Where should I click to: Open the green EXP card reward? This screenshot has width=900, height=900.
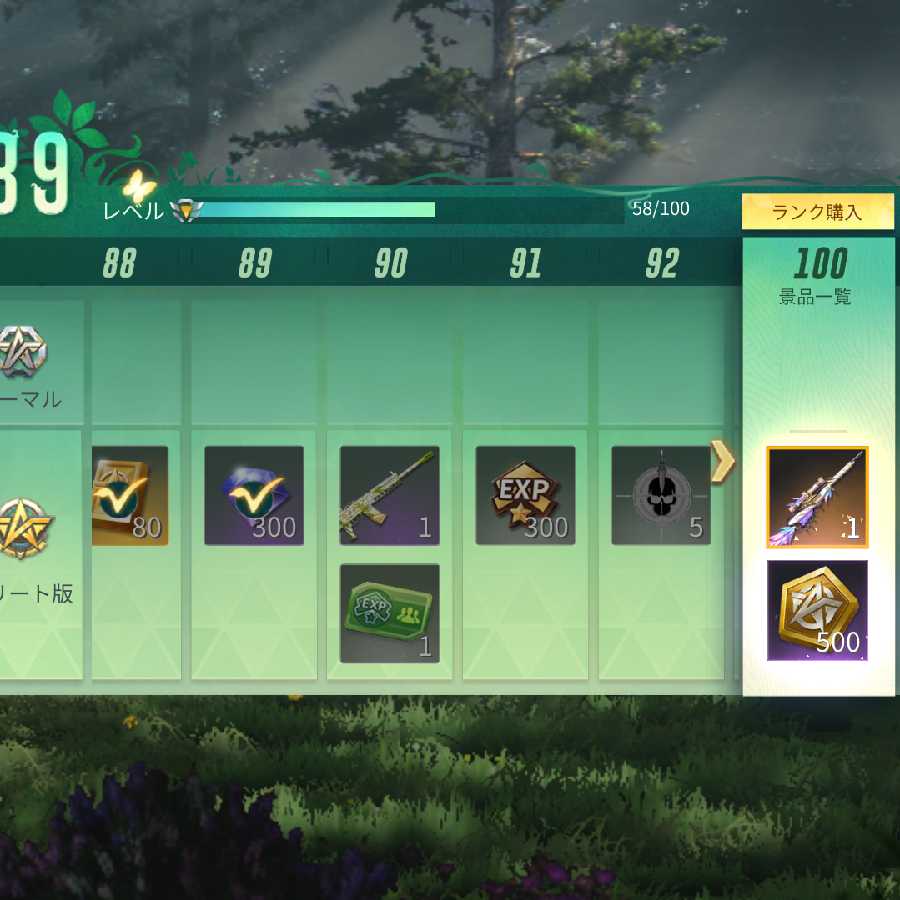(x=390, y=613)
